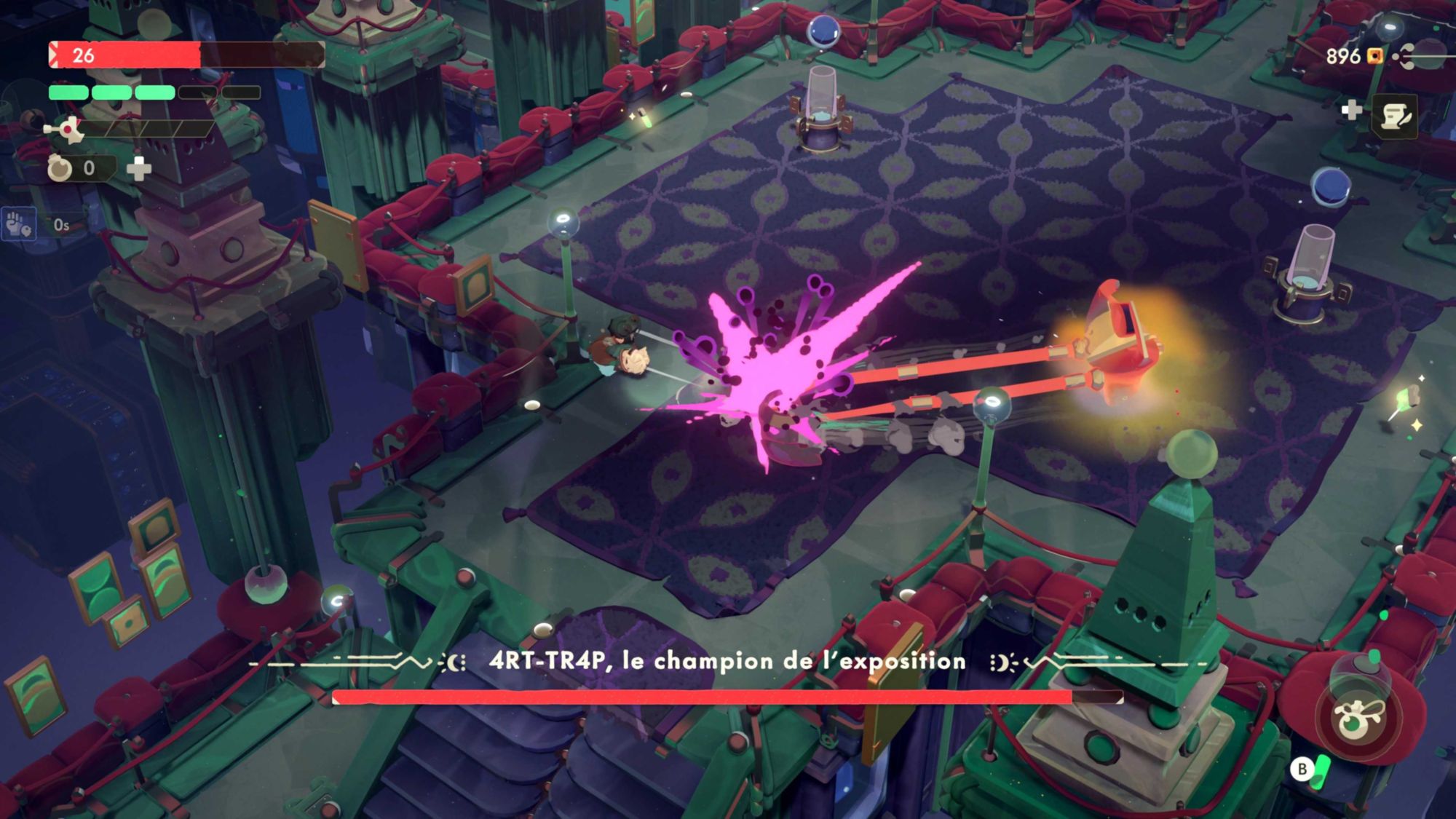Select the bomb item icon
This screenshot has width=1456, height=819.
(60, 168)
